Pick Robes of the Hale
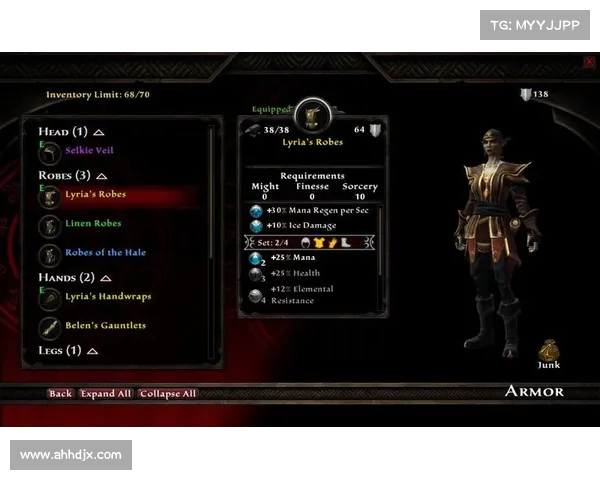The width and height of the screenshot is (600, 480). coord(105,253)
